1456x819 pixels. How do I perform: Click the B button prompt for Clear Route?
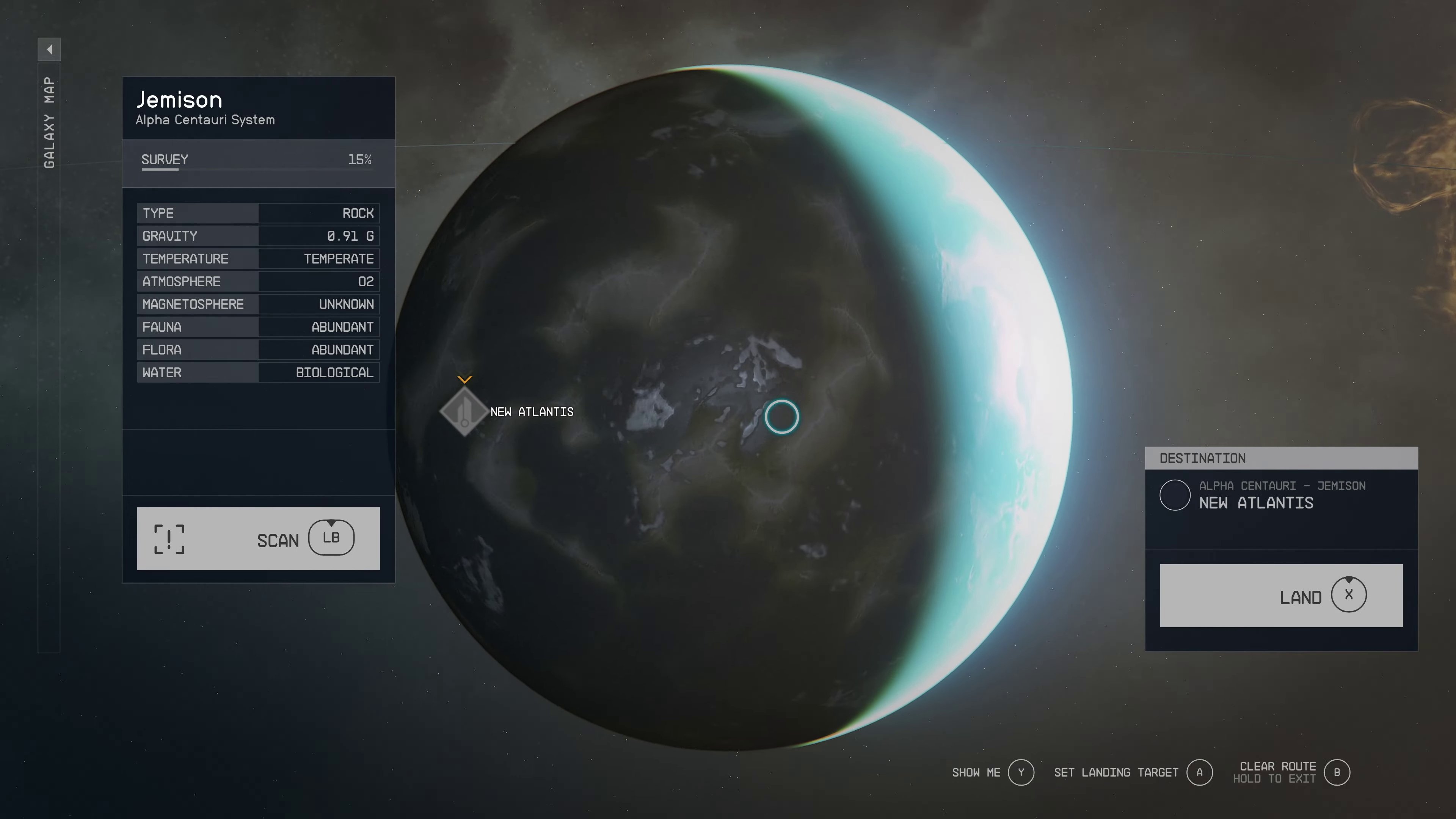pyautogui.click(x=1337, y=772)
